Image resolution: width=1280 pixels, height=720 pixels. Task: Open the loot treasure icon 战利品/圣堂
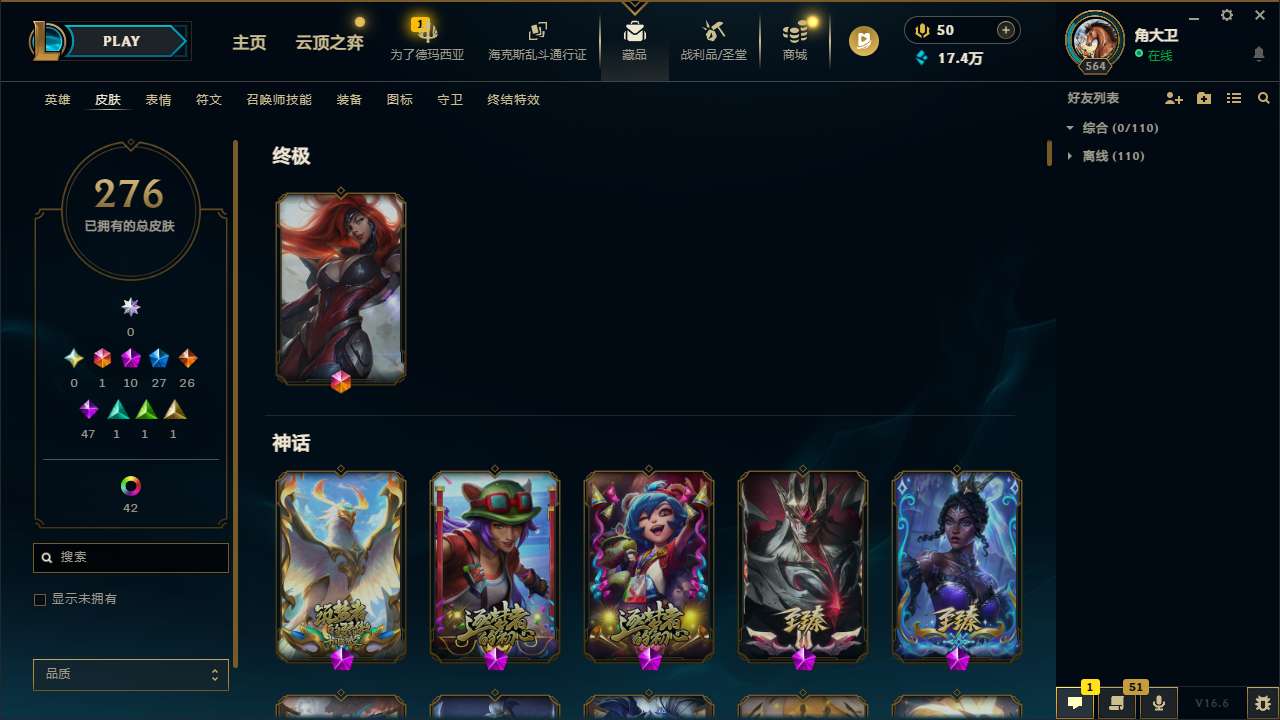(713, 40)
